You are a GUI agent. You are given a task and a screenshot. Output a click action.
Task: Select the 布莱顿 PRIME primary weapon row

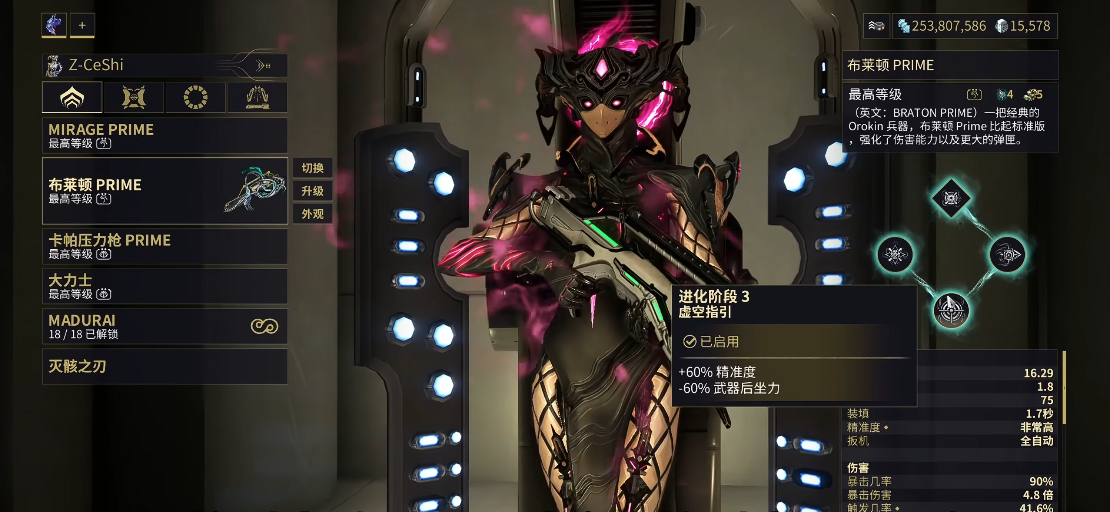[165, 191]
